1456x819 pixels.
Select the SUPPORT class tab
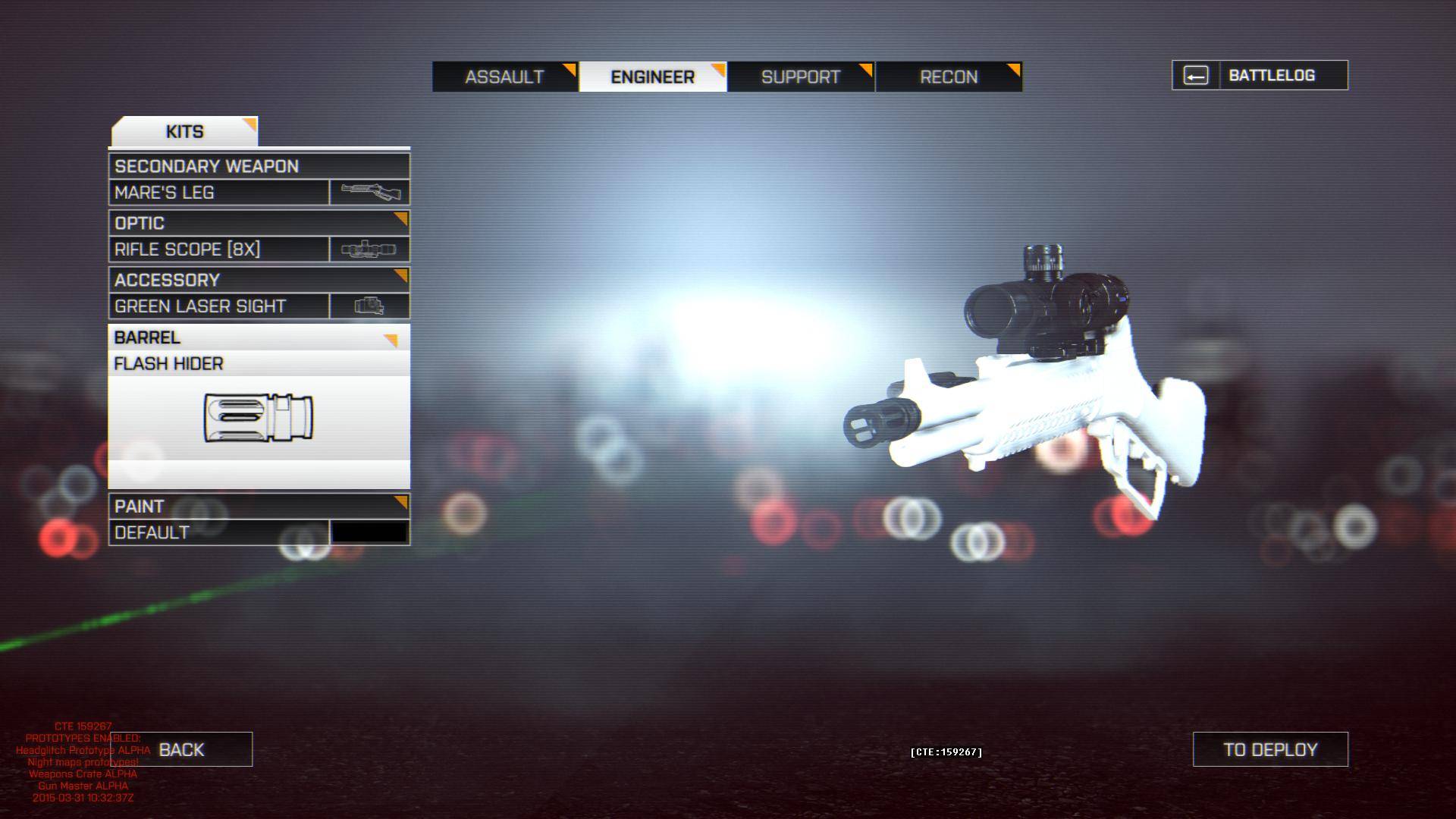pos(800,77)
